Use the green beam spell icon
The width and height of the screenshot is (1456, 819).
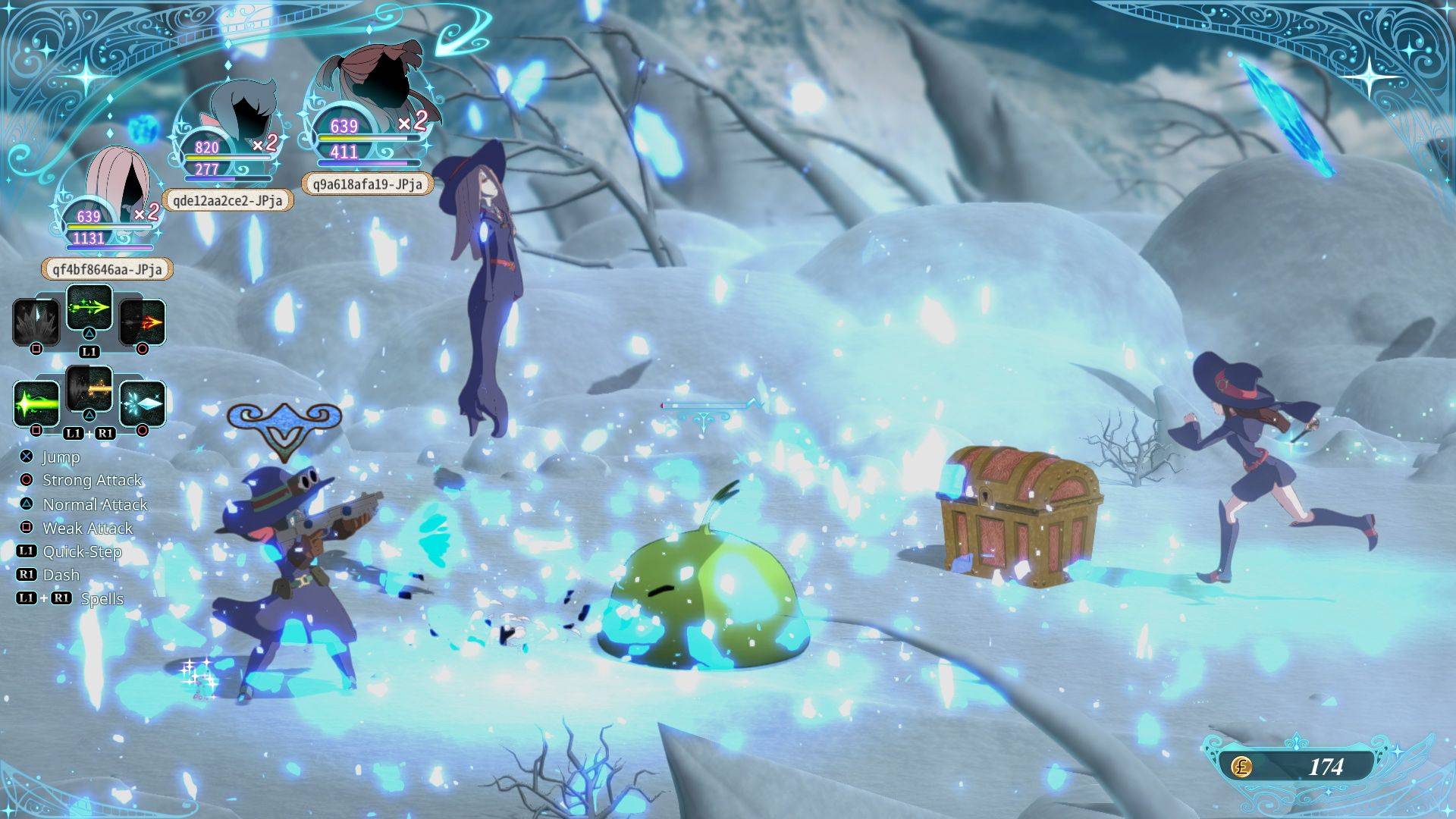[x=36, y=403]
